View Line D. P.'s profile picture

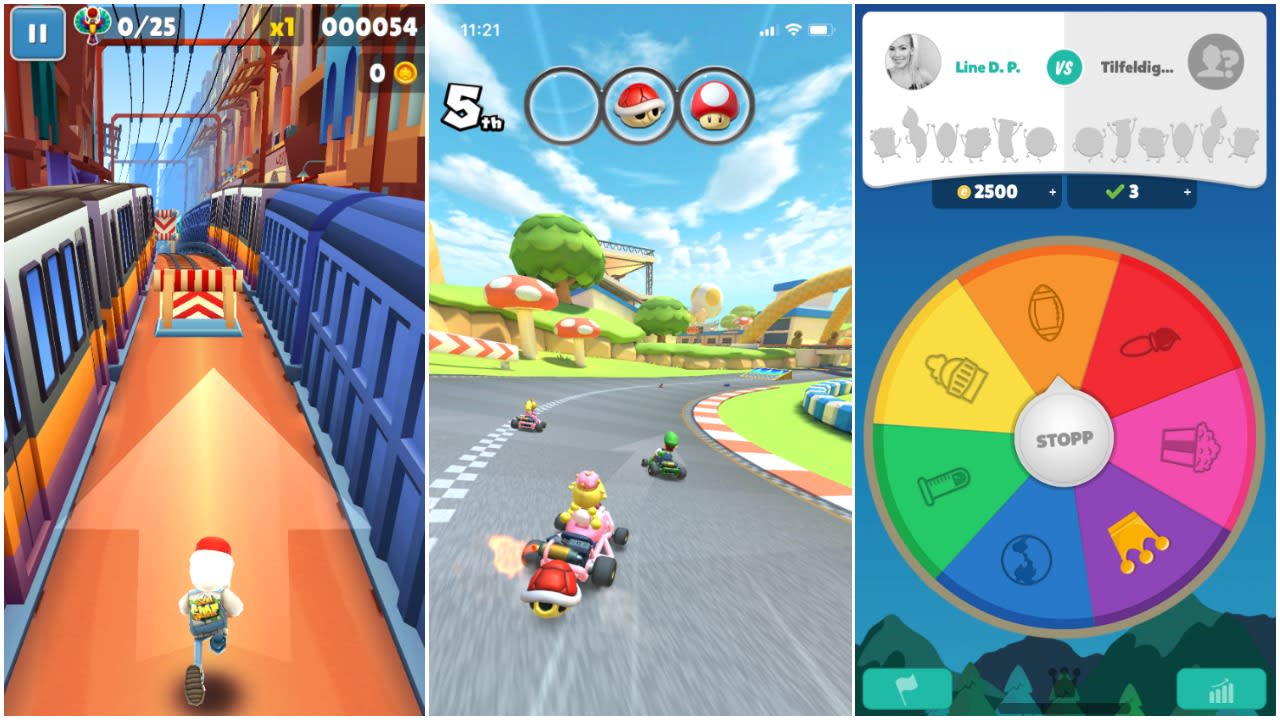913,62
